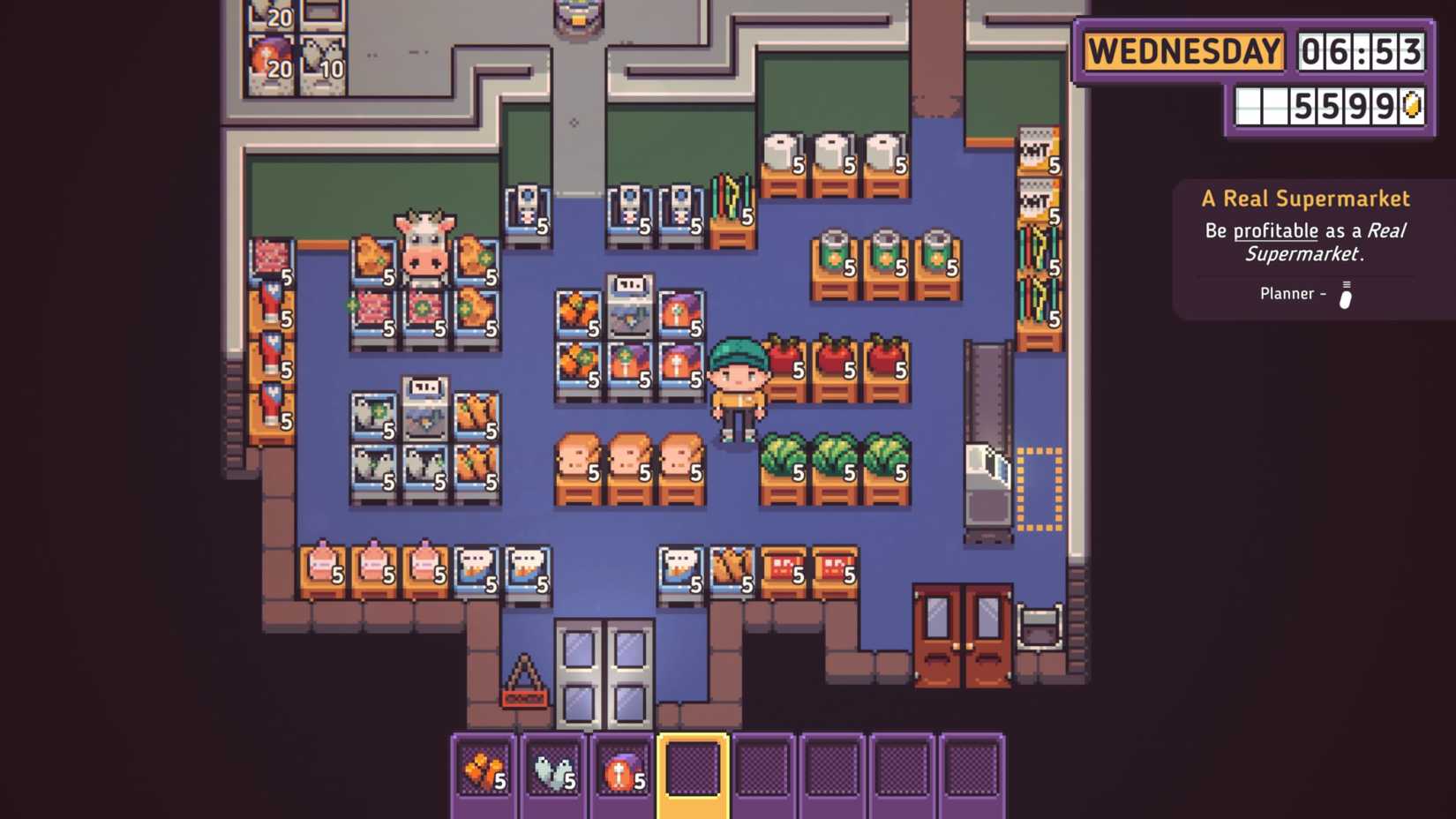Screen dimensions: 1456x819
Task: Click the 06:53 clock display
Action: tap(1362, 51)
